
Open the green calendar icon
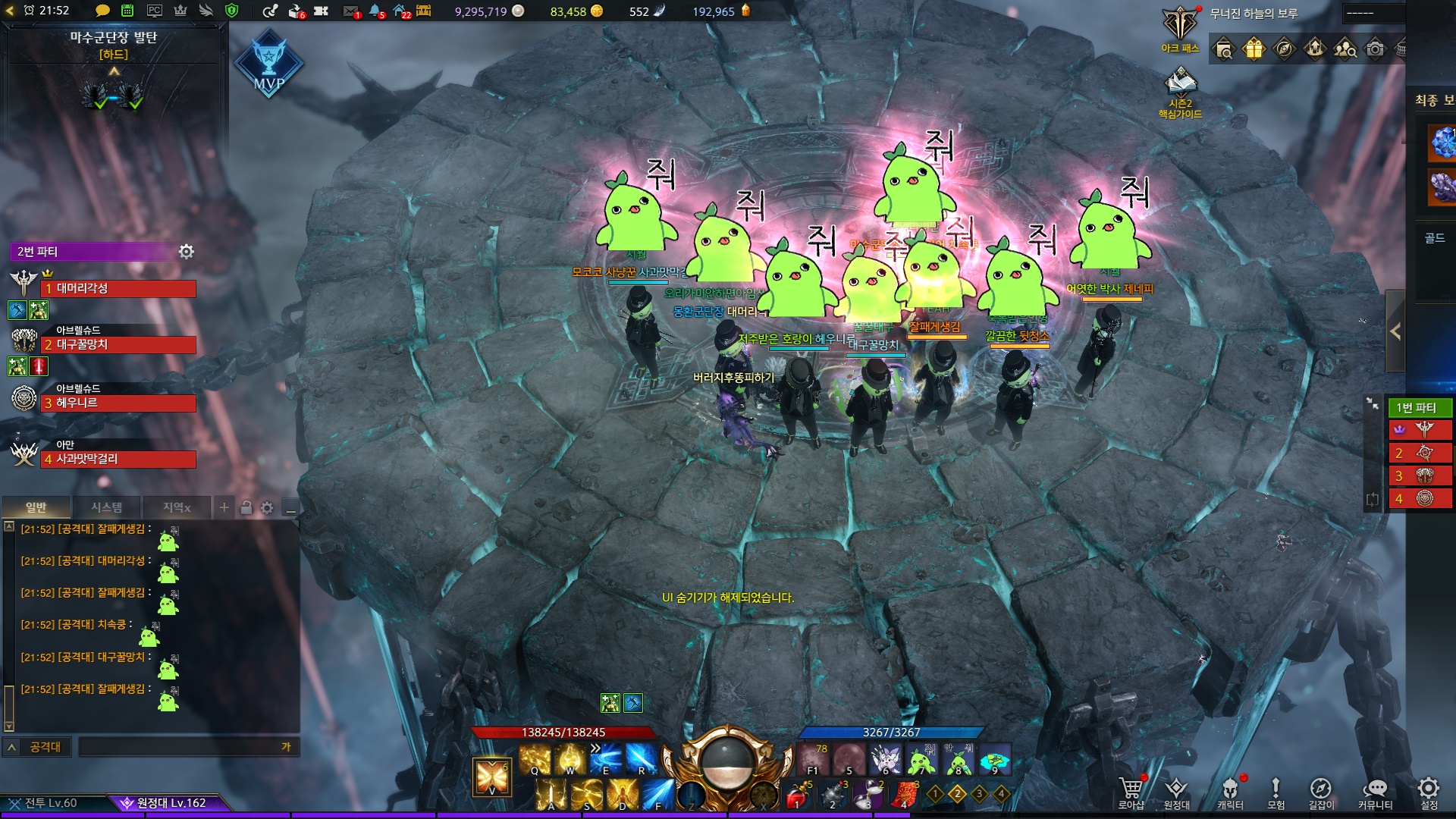tap(127, 11)
